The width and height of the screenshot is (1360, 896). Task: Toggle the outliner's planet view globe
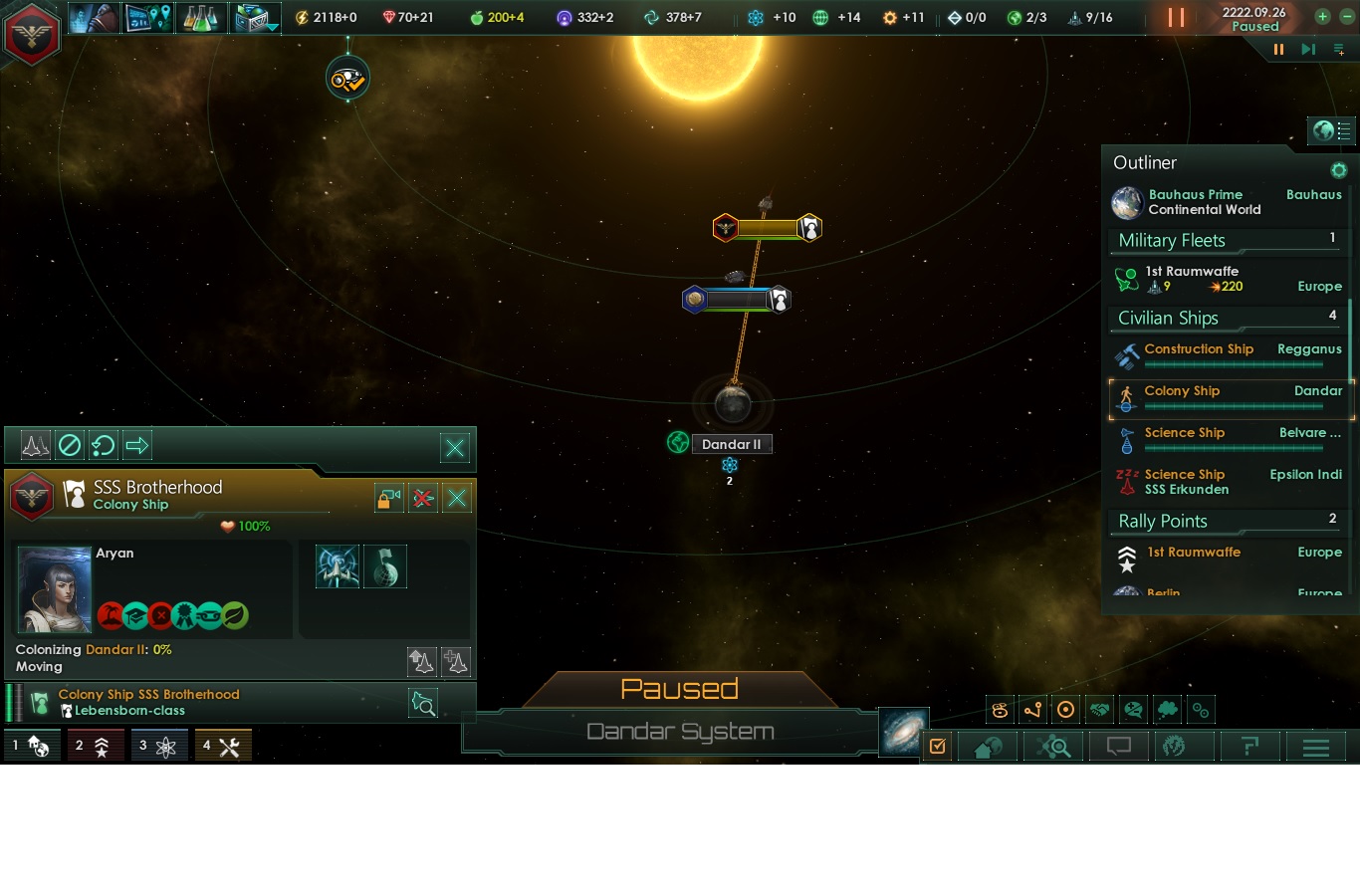(x=1323, y=130)
